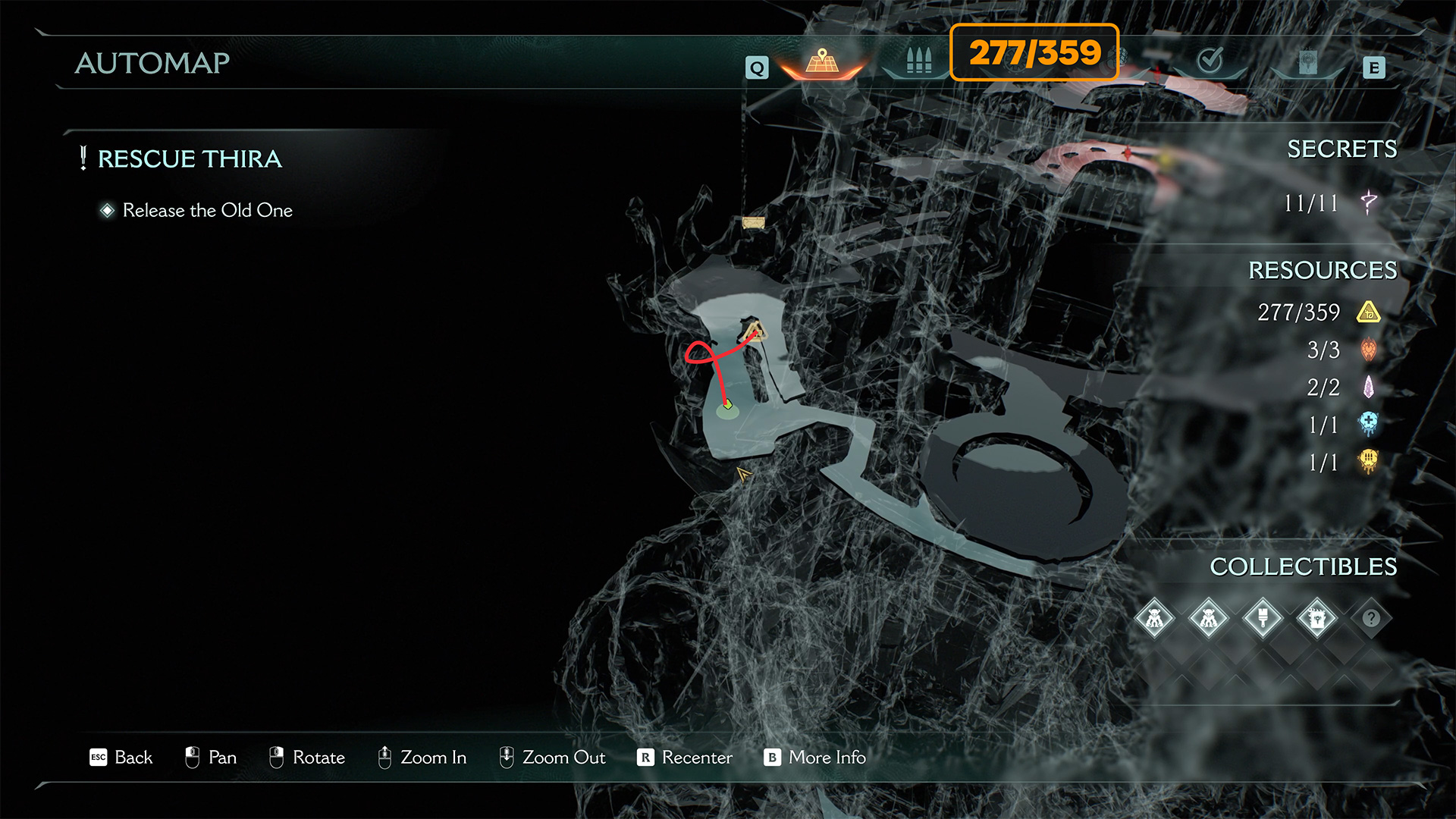Click the gold resource triangle icon
Image resolution: width=1456 pixels, height=819 pixels.
tap(1369, 312)
